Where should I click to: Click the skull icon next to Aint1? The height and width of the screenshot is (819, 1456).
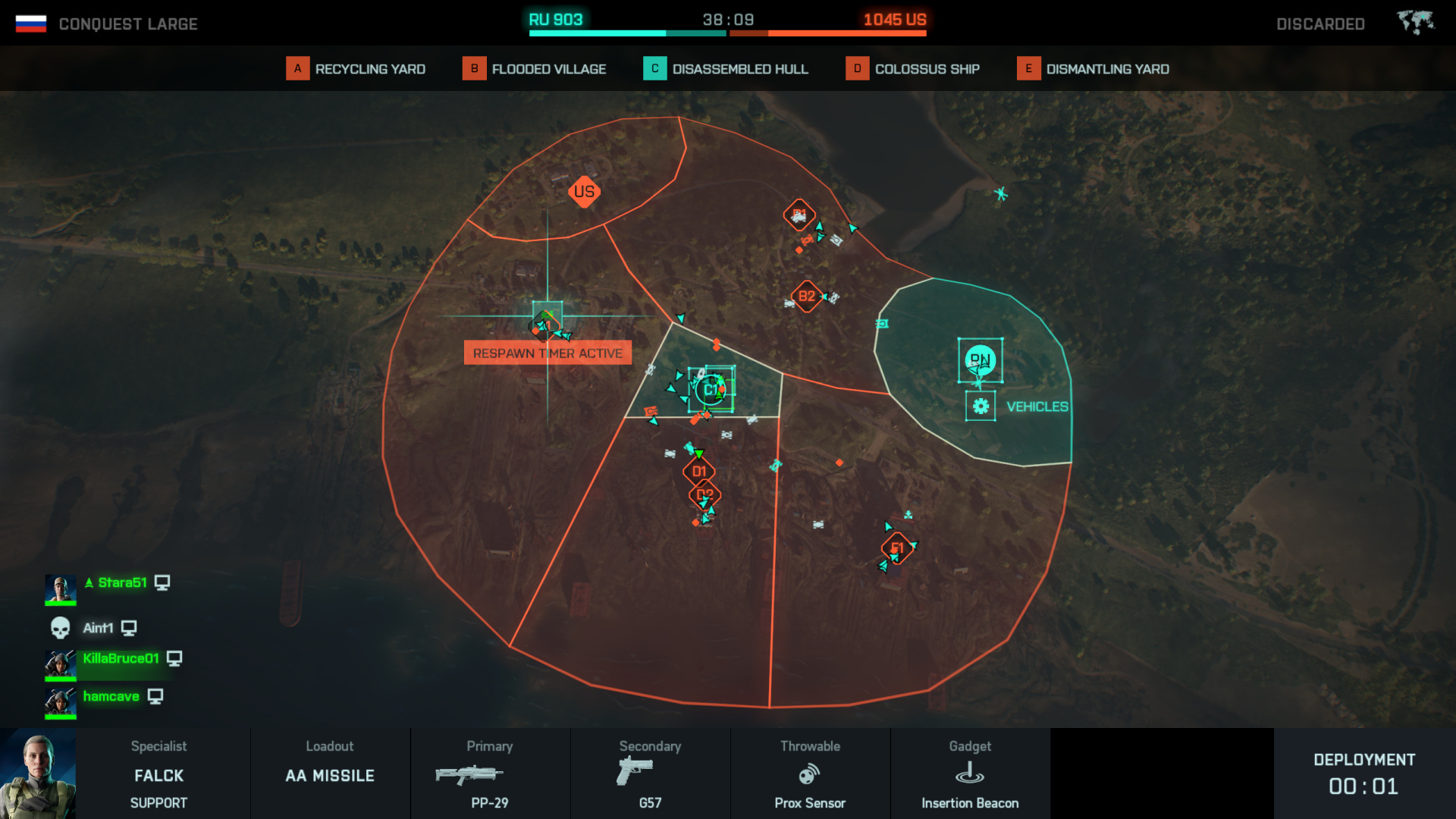tap(60, 626)
